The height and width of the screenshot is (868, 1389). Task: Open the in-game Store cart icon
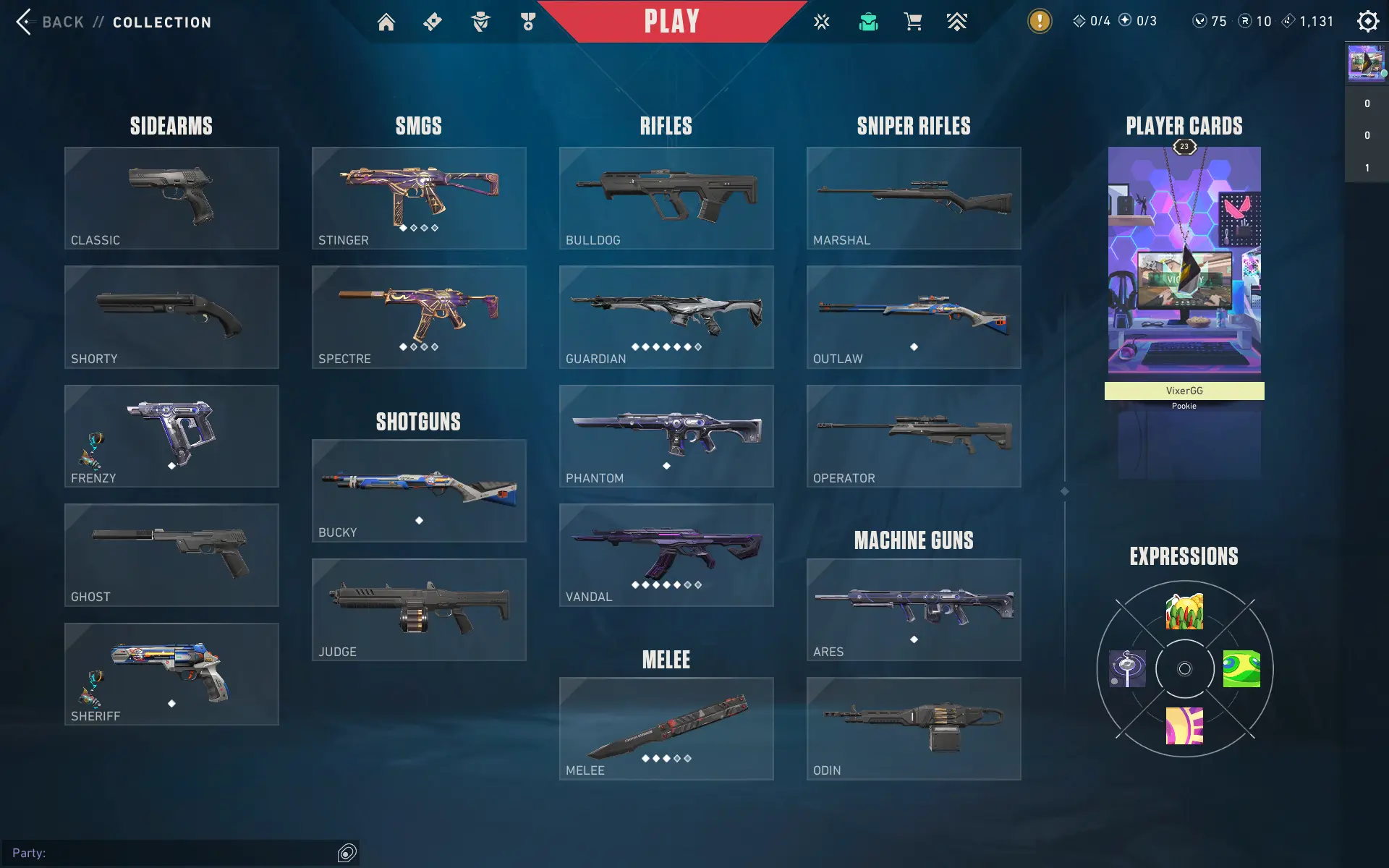[912, 22]
